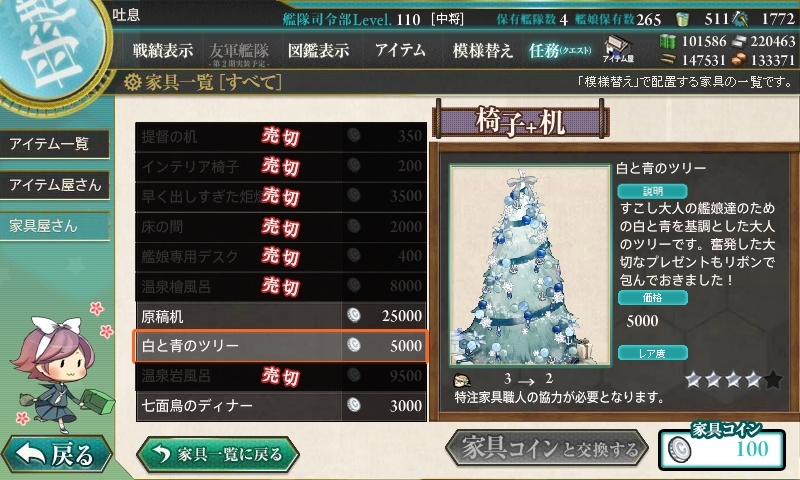Open the 図鑑表示 encyclopedia menu
The width and height of the screenshot is (800, 480).
(318, 50)
